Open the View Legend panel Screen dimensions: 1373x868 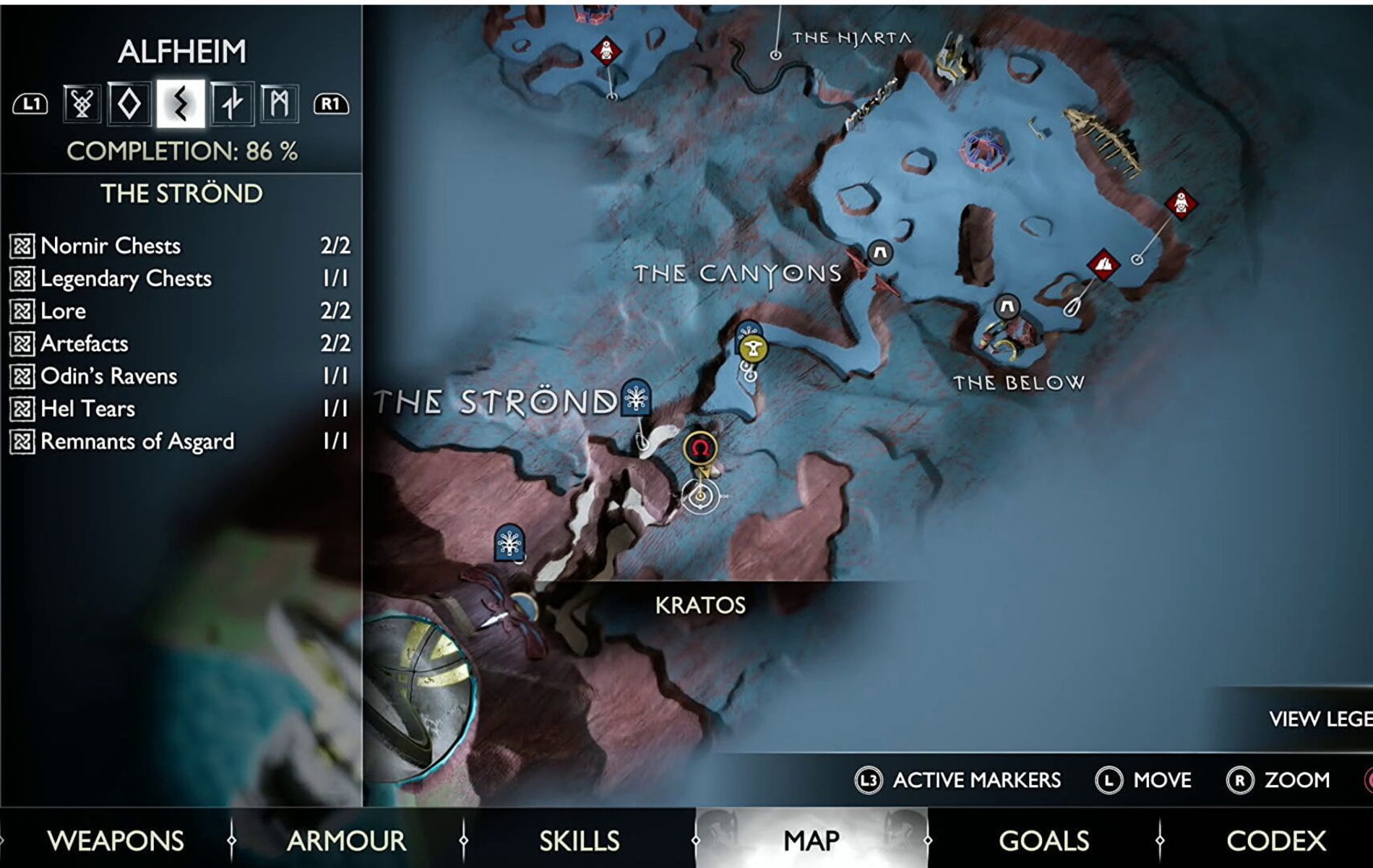tap(1319, 719)
